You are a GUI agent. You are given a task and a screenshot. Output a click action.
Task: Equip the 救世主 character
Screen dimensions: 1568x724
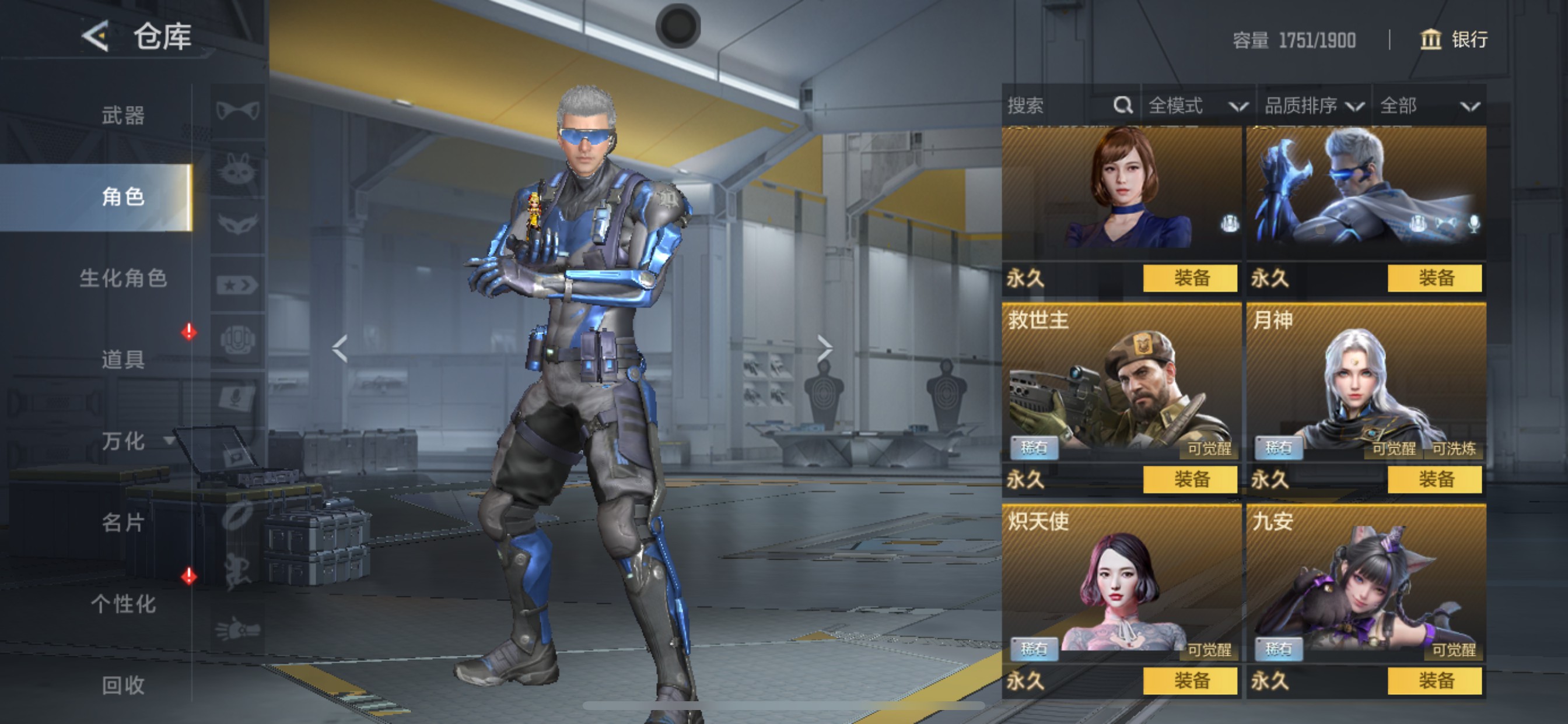1190,479
